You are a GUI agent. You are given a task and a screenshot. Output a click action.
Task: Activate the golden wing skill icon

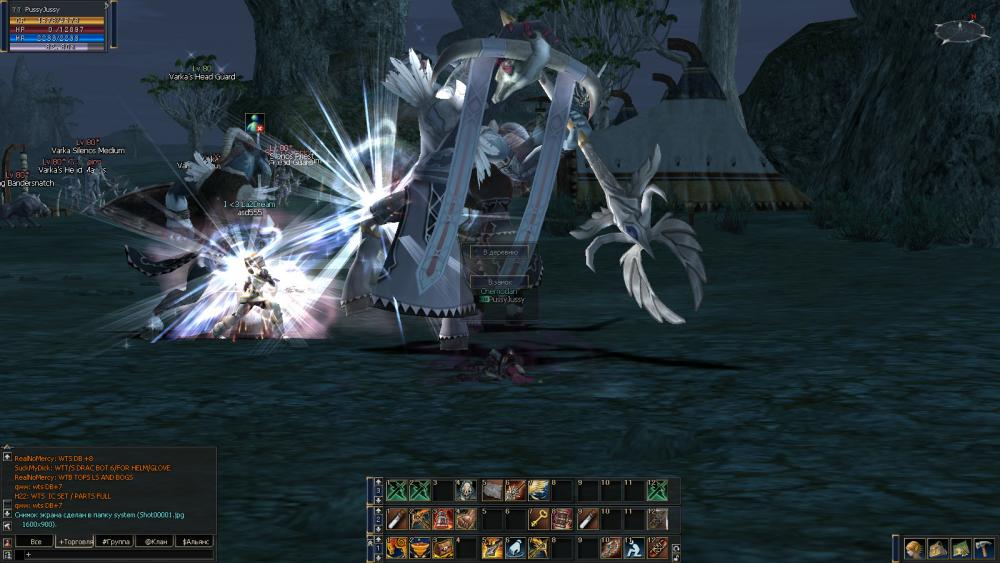click(538, 490)
